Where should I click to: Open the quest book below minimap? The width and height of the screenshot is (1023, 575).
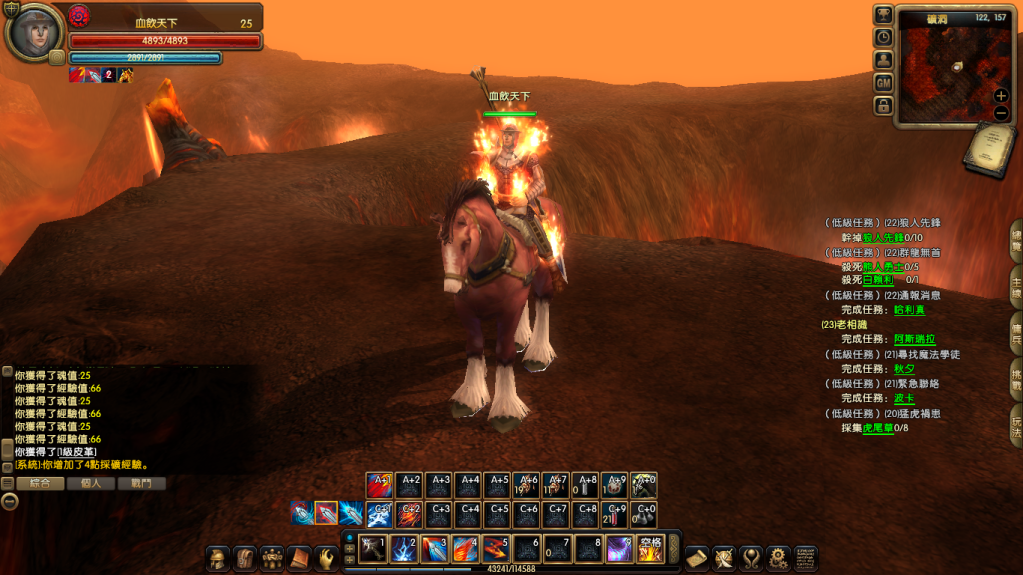click(x=990, y=152)
